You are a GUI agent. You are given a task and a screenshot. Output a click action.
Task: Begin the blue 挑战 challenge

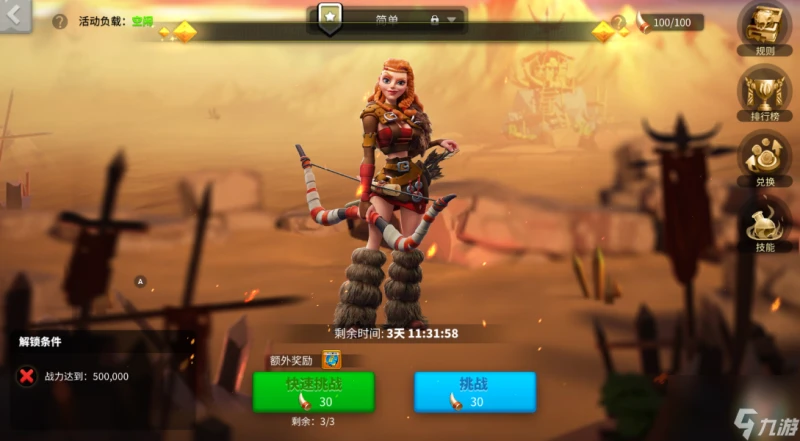pos(475,391)
